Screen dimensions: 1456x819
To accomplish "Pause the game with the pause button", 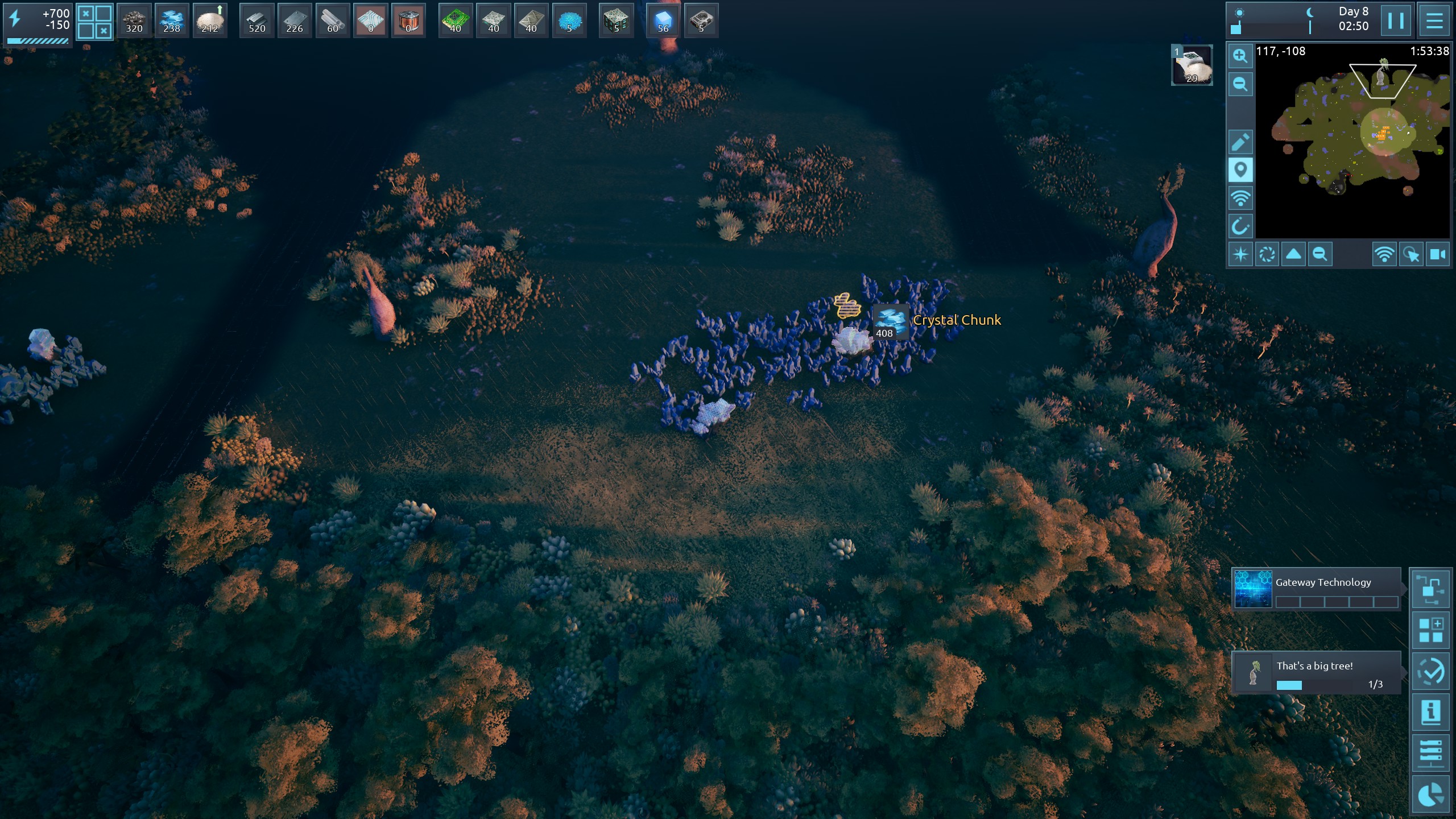I will pos(1396,20).
